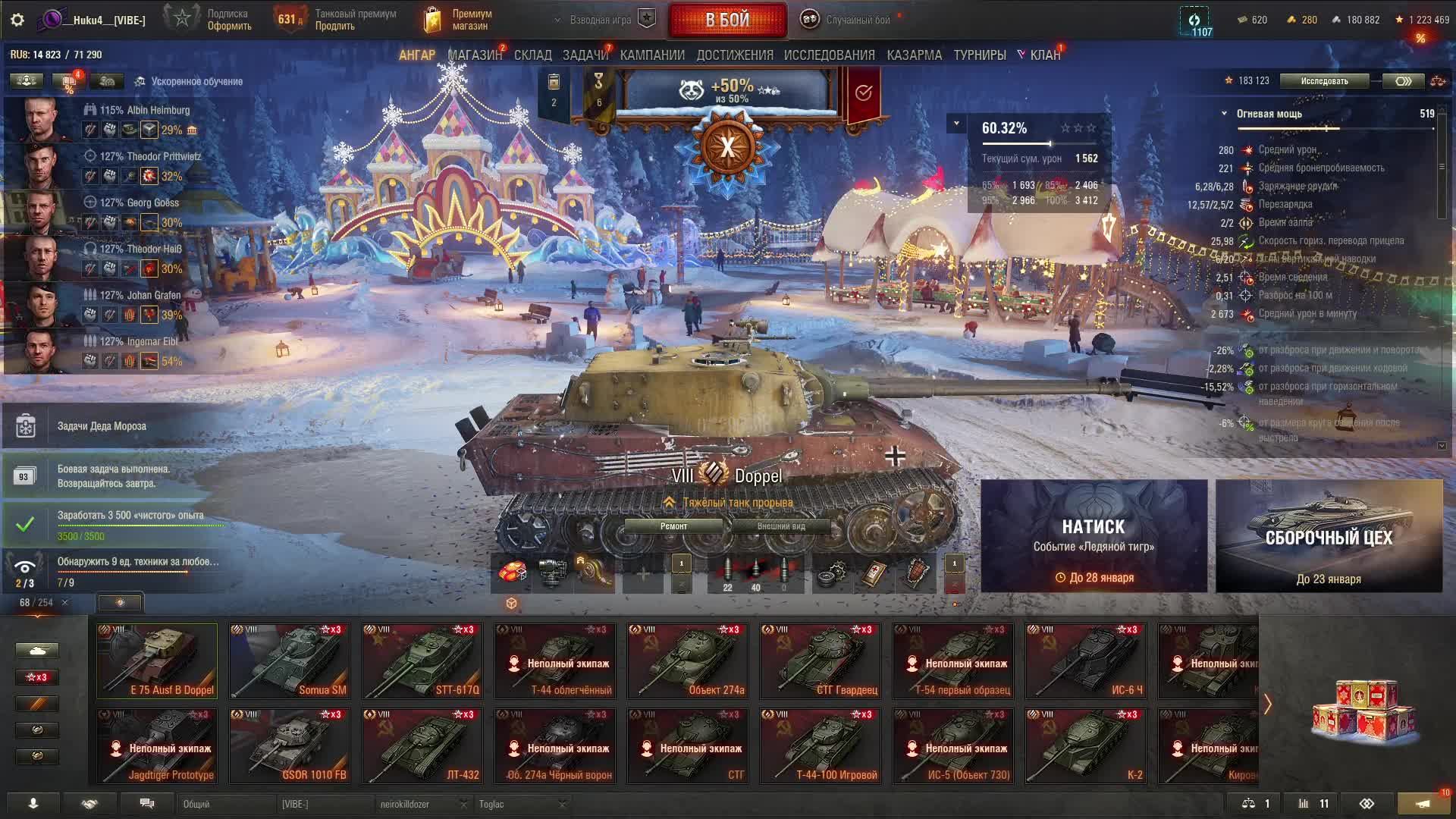Screen dimensions: 1456x819
Task: Start the battle with the В БОЙ button
Action: [x=726, y=20]
